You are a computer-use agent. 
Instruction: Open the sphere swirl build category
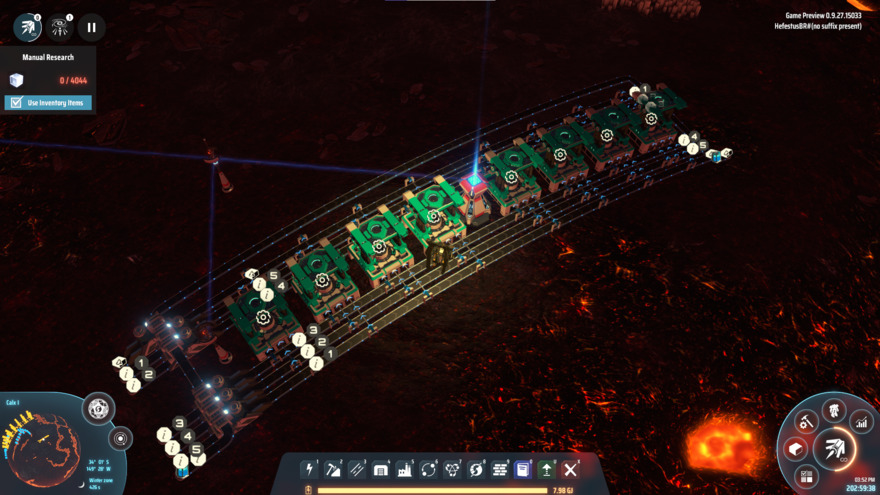point(476,469)
